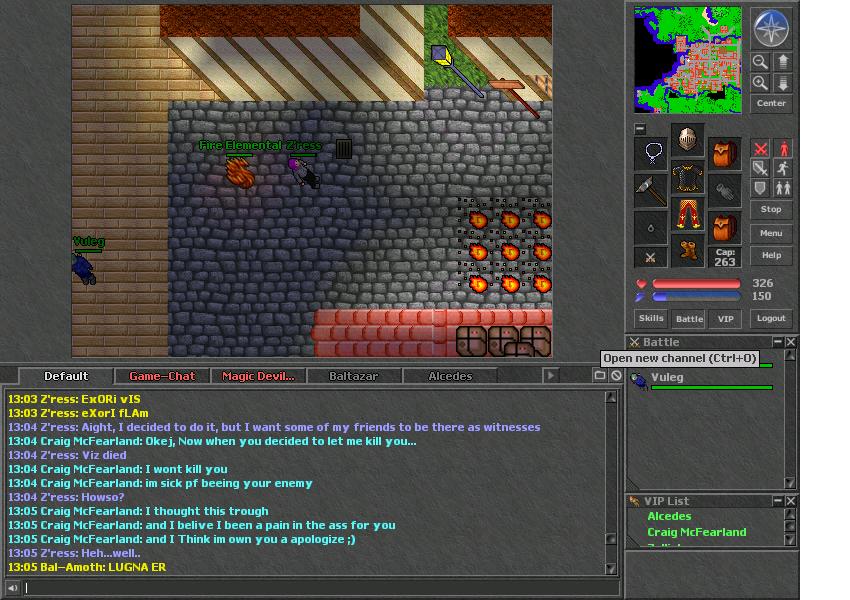850x600 pixels.
Task: Select the helmet equipment slot
Action: (687, 139)
